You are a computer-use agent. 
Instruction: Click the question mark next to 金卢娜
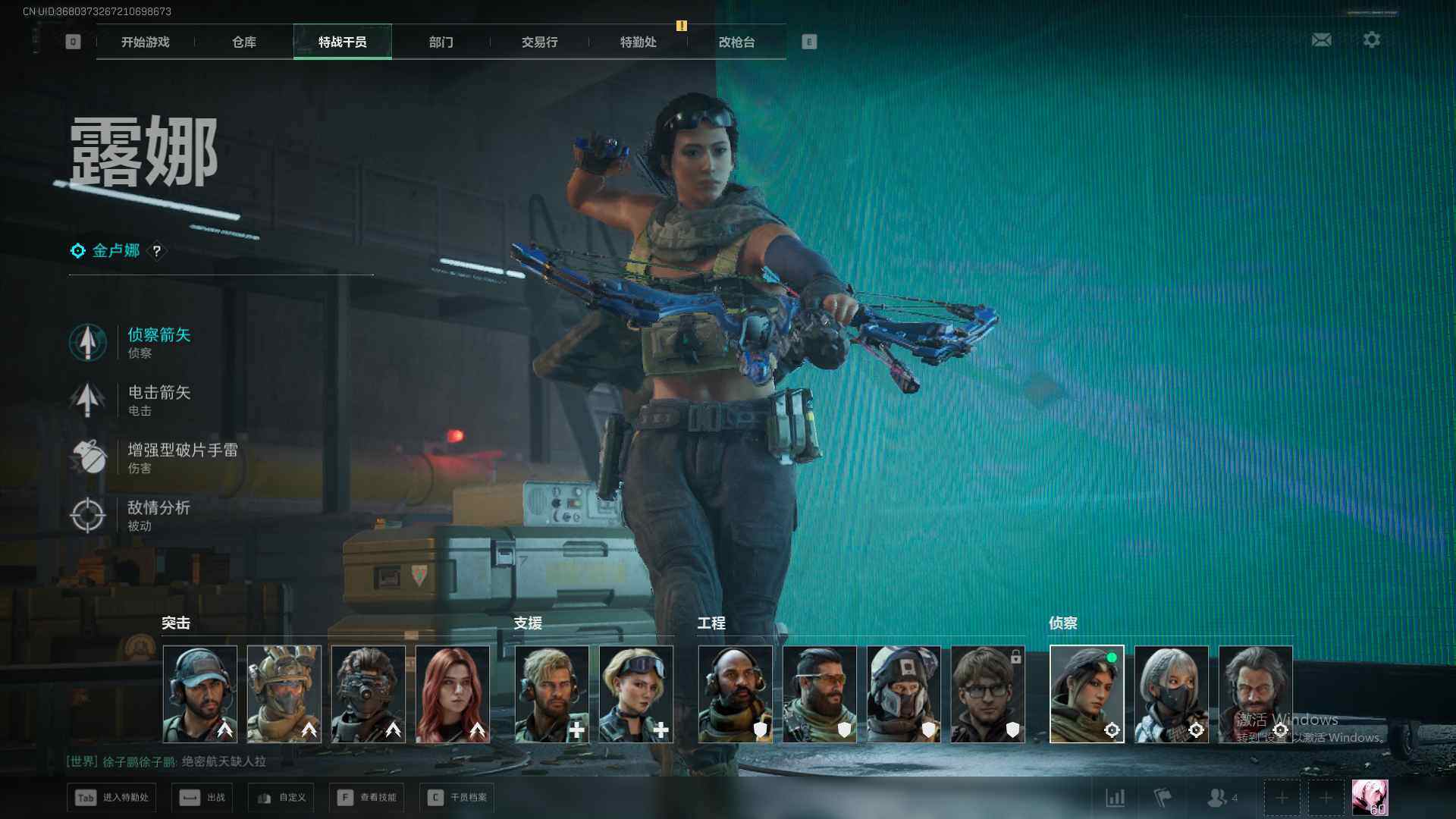pos(157,251)
